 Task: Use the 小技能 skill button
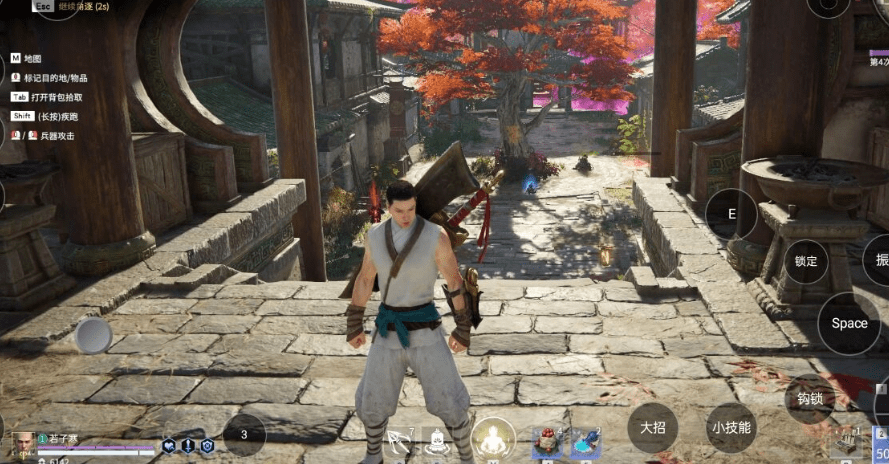point(730,428)
